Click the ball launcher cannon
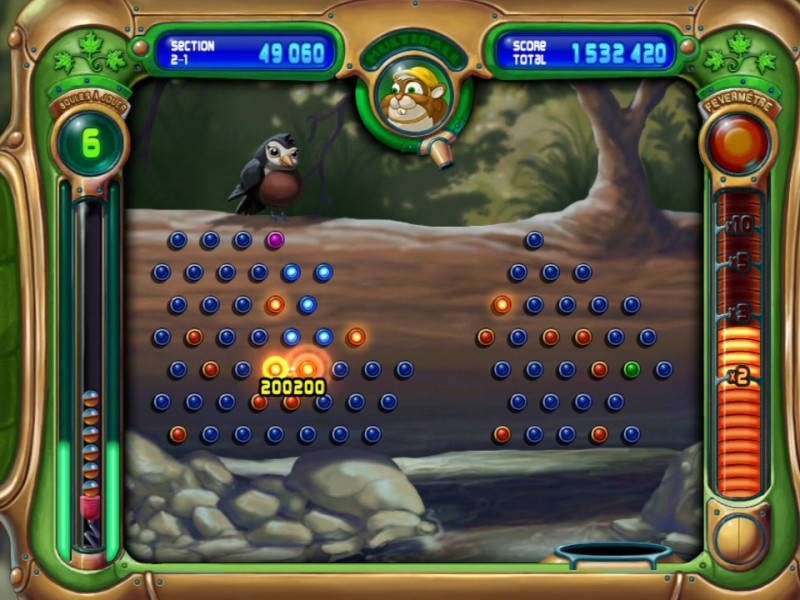 coord(436,150)
